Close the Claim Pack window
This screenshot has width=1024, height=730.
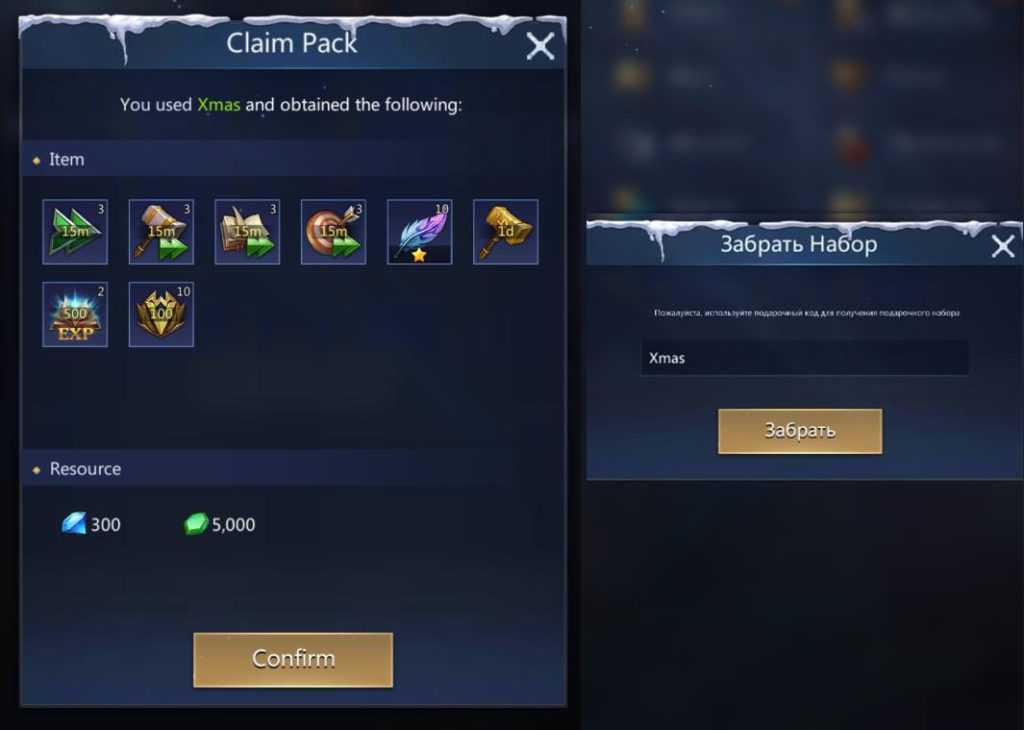point(540,46)
